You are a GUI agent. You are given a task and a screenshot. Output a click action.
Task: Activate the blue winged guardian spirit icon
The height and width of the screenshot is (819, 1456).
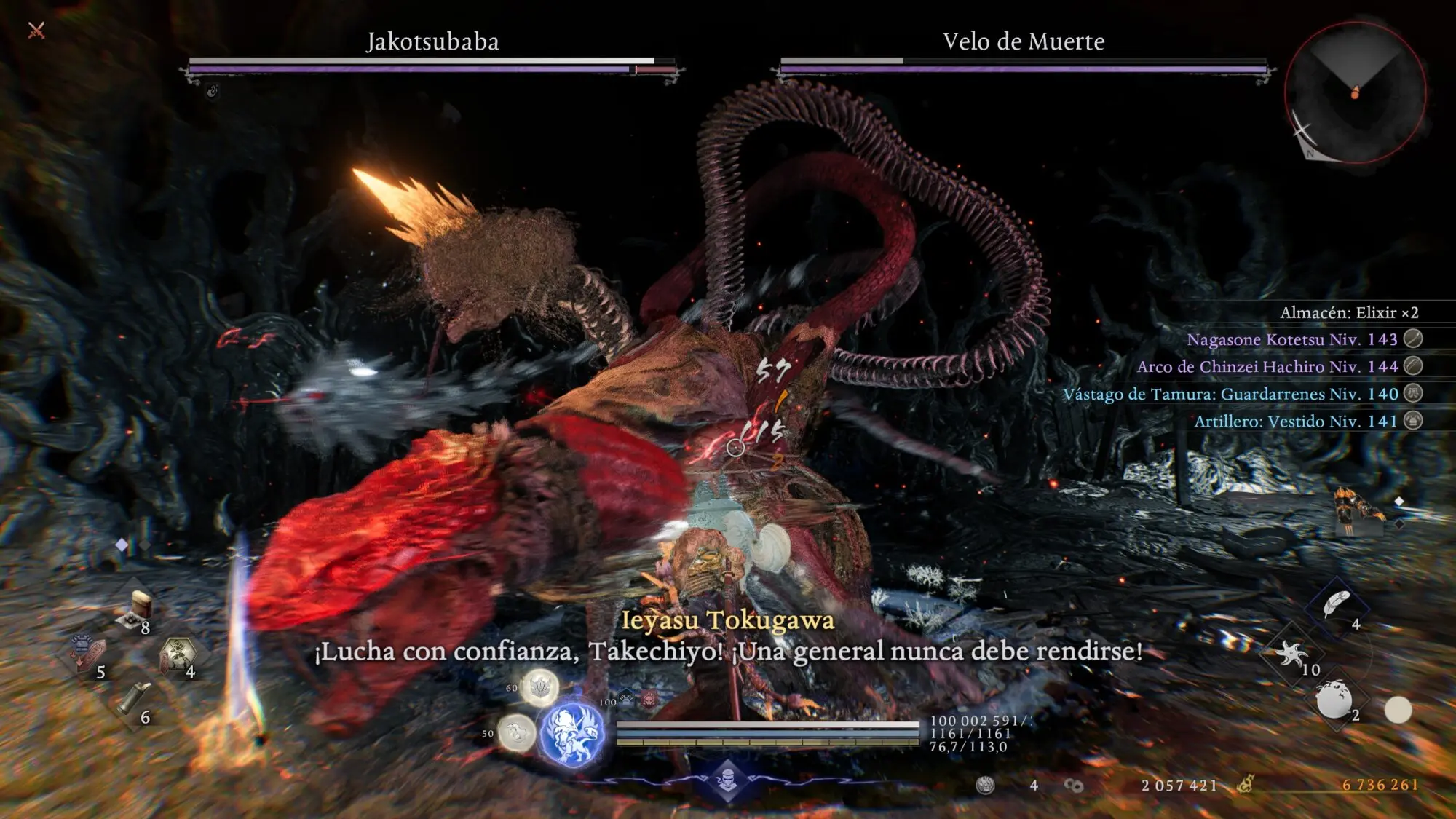coord(572,734)
